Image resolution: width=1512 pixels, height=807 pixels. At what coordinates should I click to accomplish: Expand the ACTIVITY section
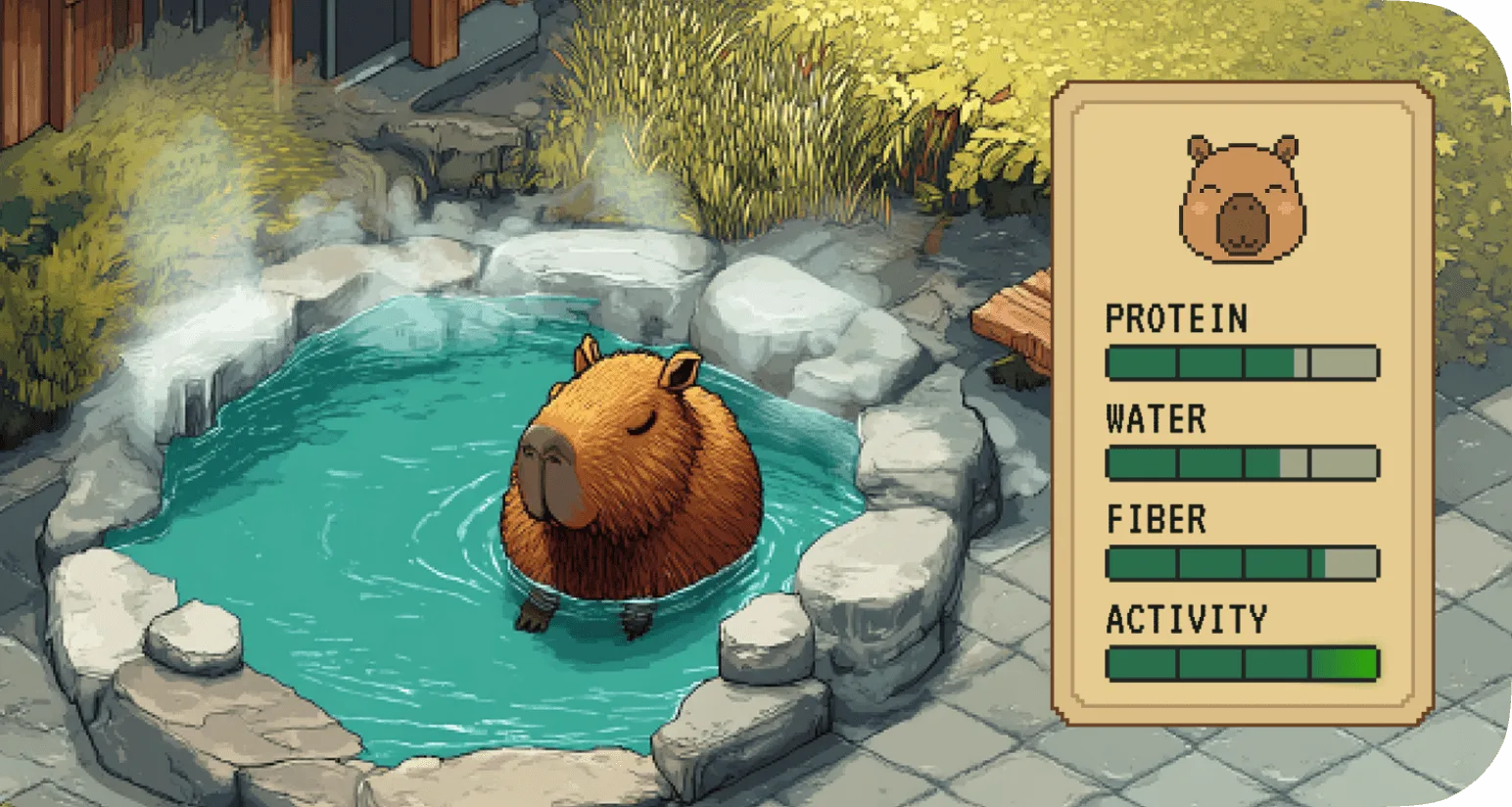click(1185, 619)
